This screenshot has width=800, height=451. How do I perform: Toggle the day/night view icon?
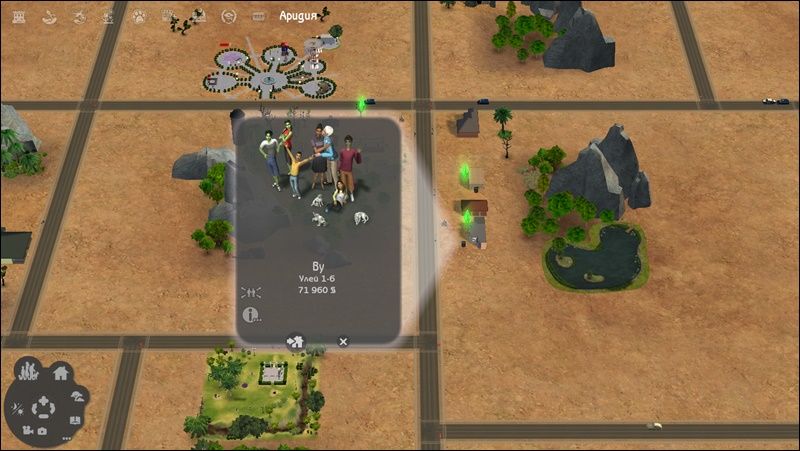tap(19, 408)
